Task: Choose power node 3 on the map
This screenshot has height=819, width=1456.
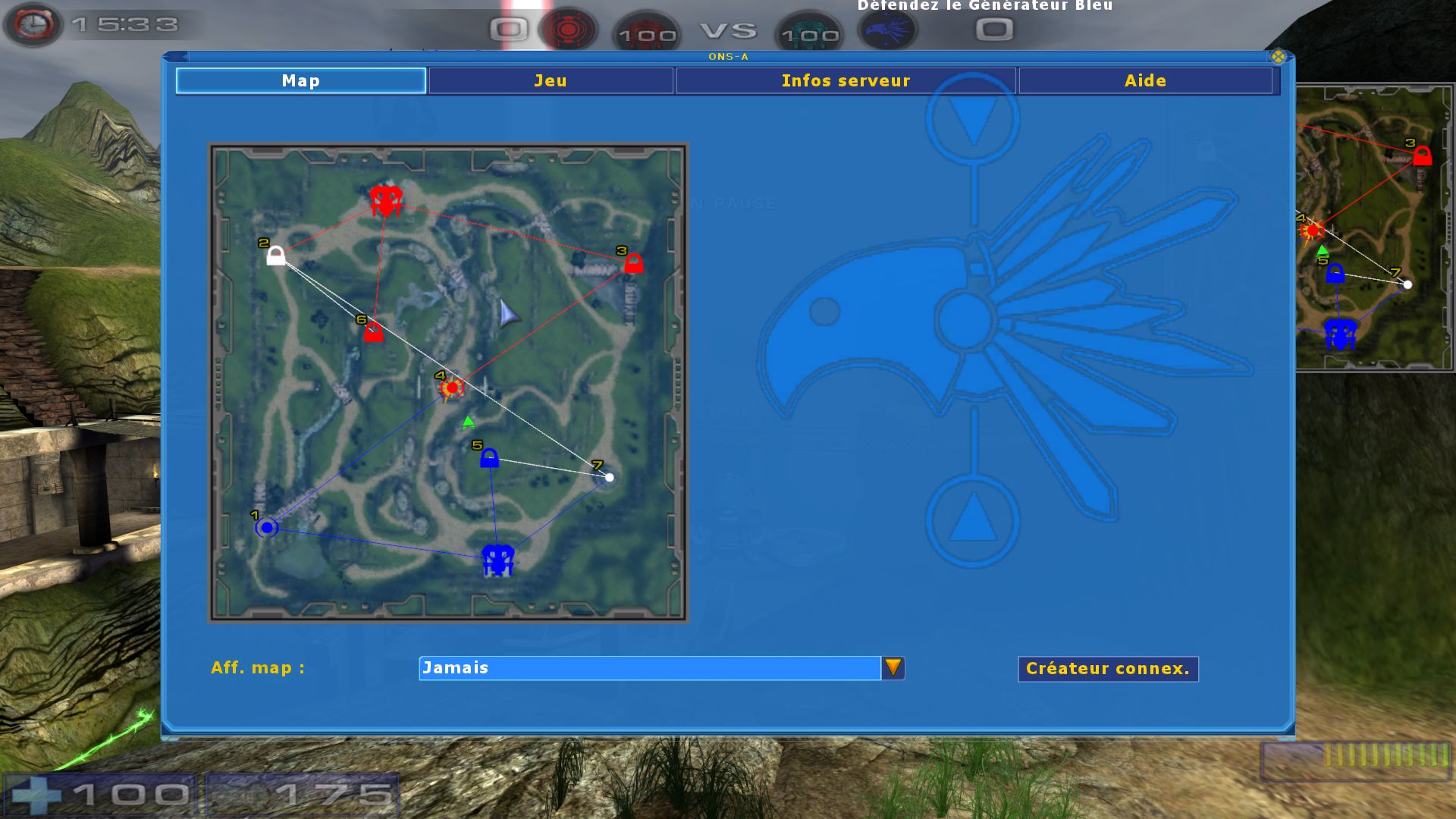Action: (633, 263)
